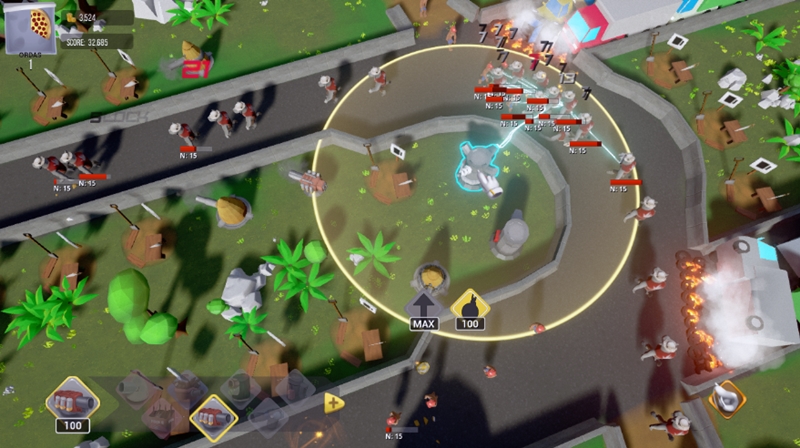800x448 pixels.
Task: Expand the tower bar with the yellow plus
Action: 333,402
